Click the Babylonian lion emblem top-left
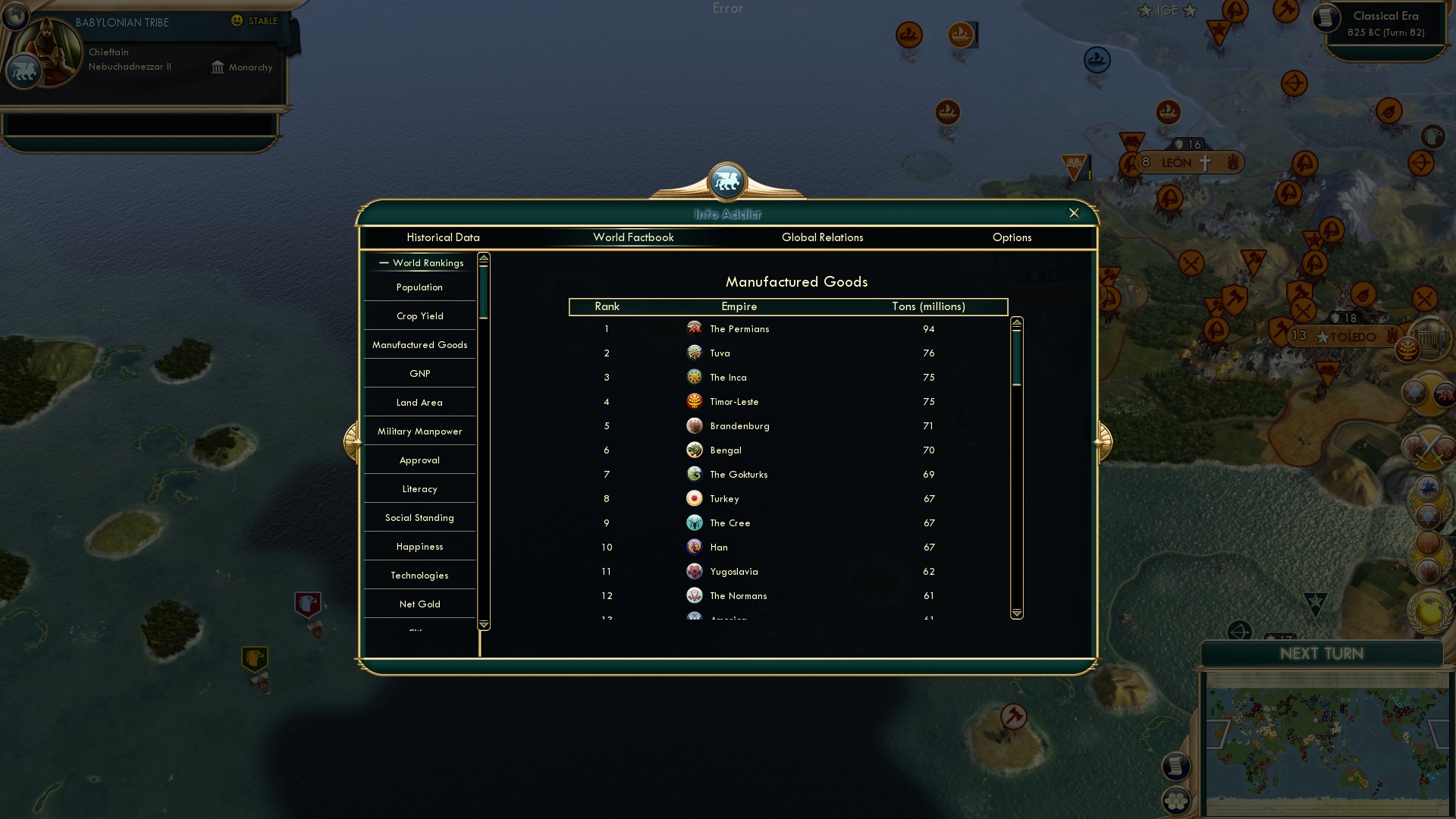 point(25,71)
